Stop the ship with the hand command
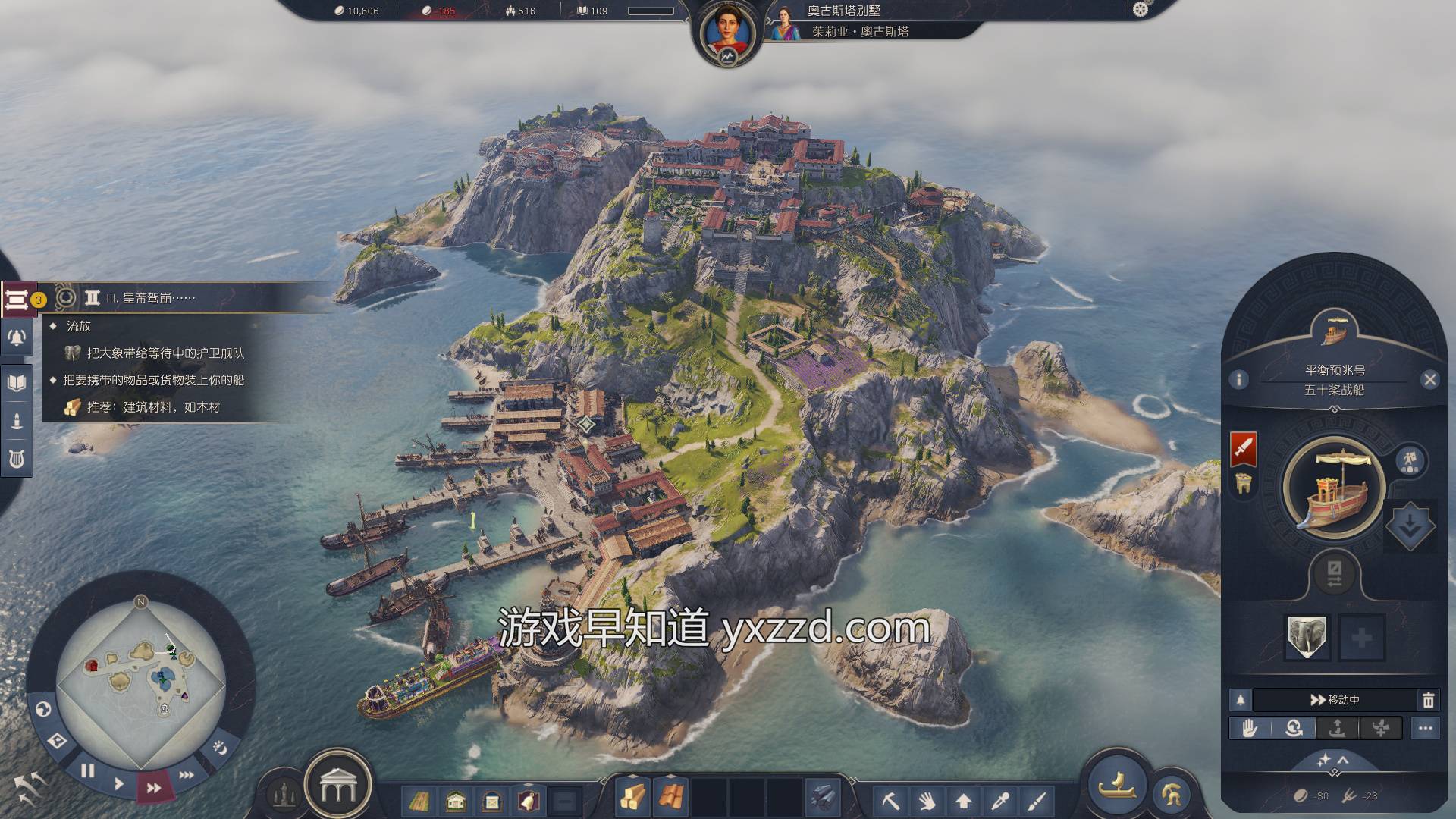This screenshot has height=819, width=1456. point(1250,729)
